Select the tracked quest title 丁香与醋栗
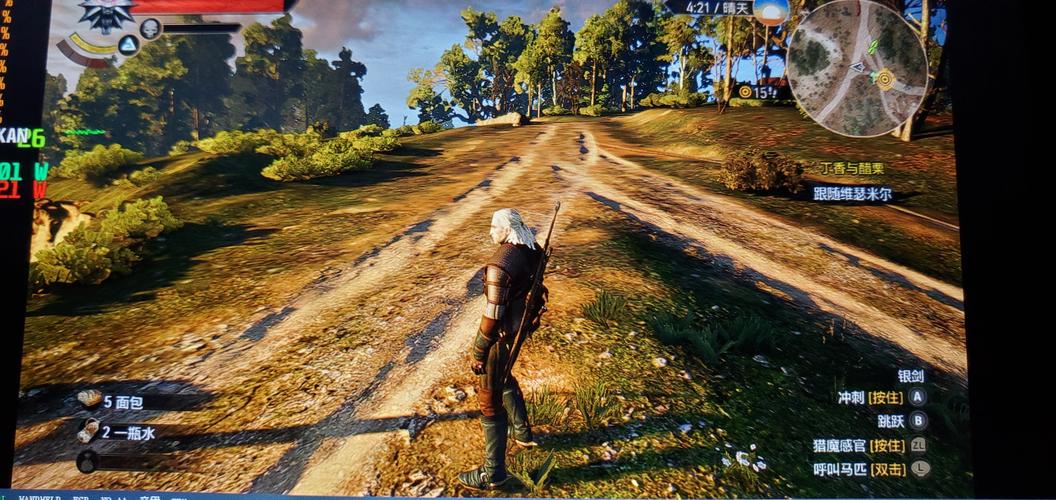 854,169
